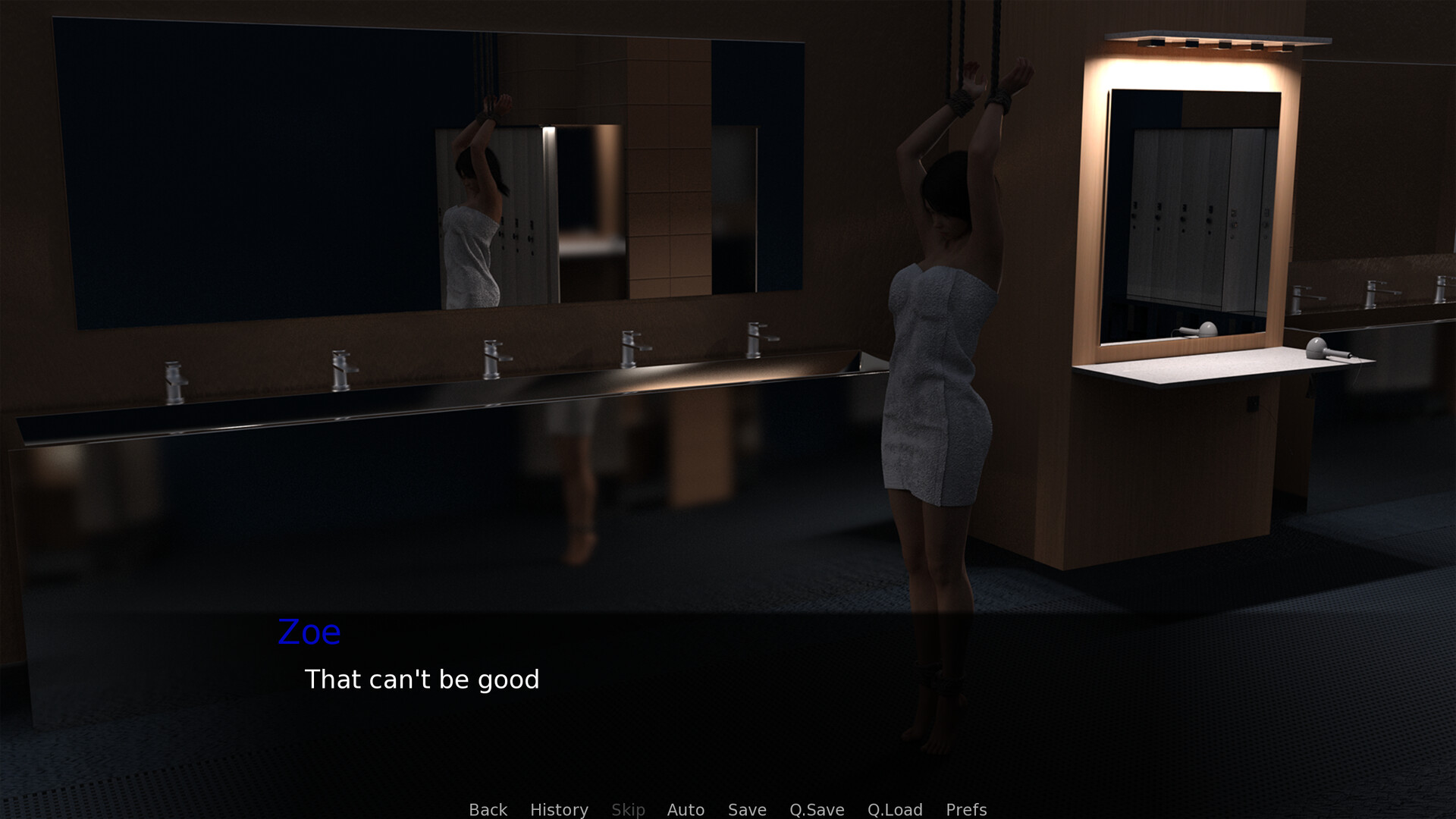
Task: Open the Save screen
Action: [x=746, y=809]
